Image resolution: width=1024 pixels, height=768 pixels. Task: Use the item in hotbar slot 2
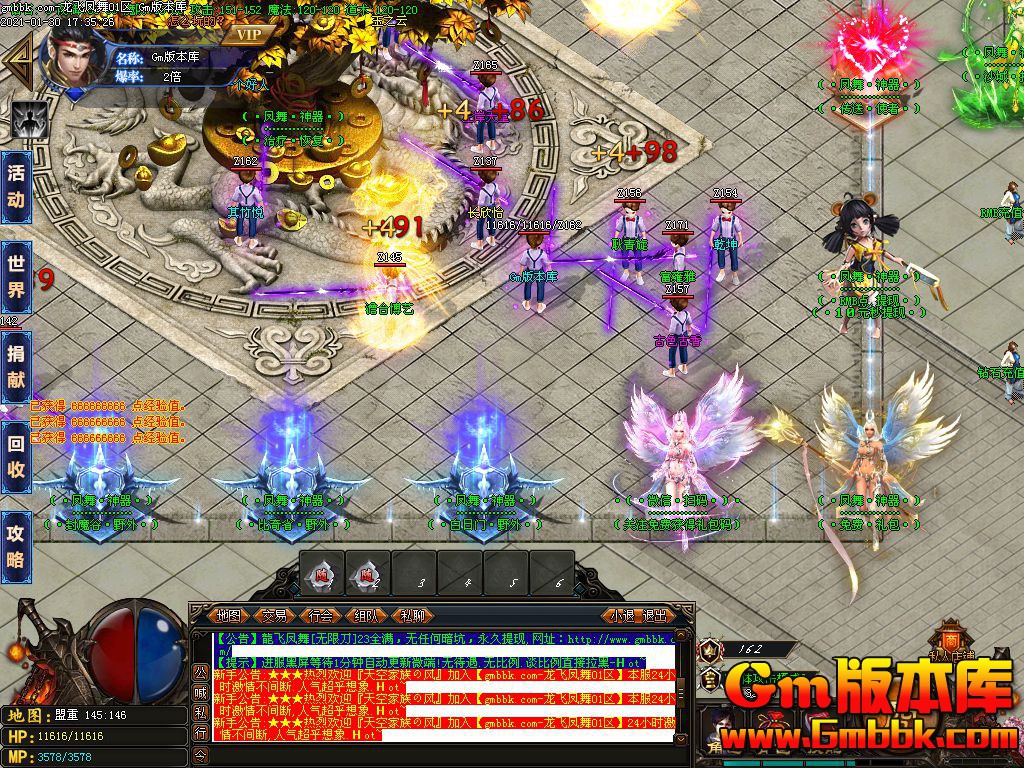click(x=368, y=576)
